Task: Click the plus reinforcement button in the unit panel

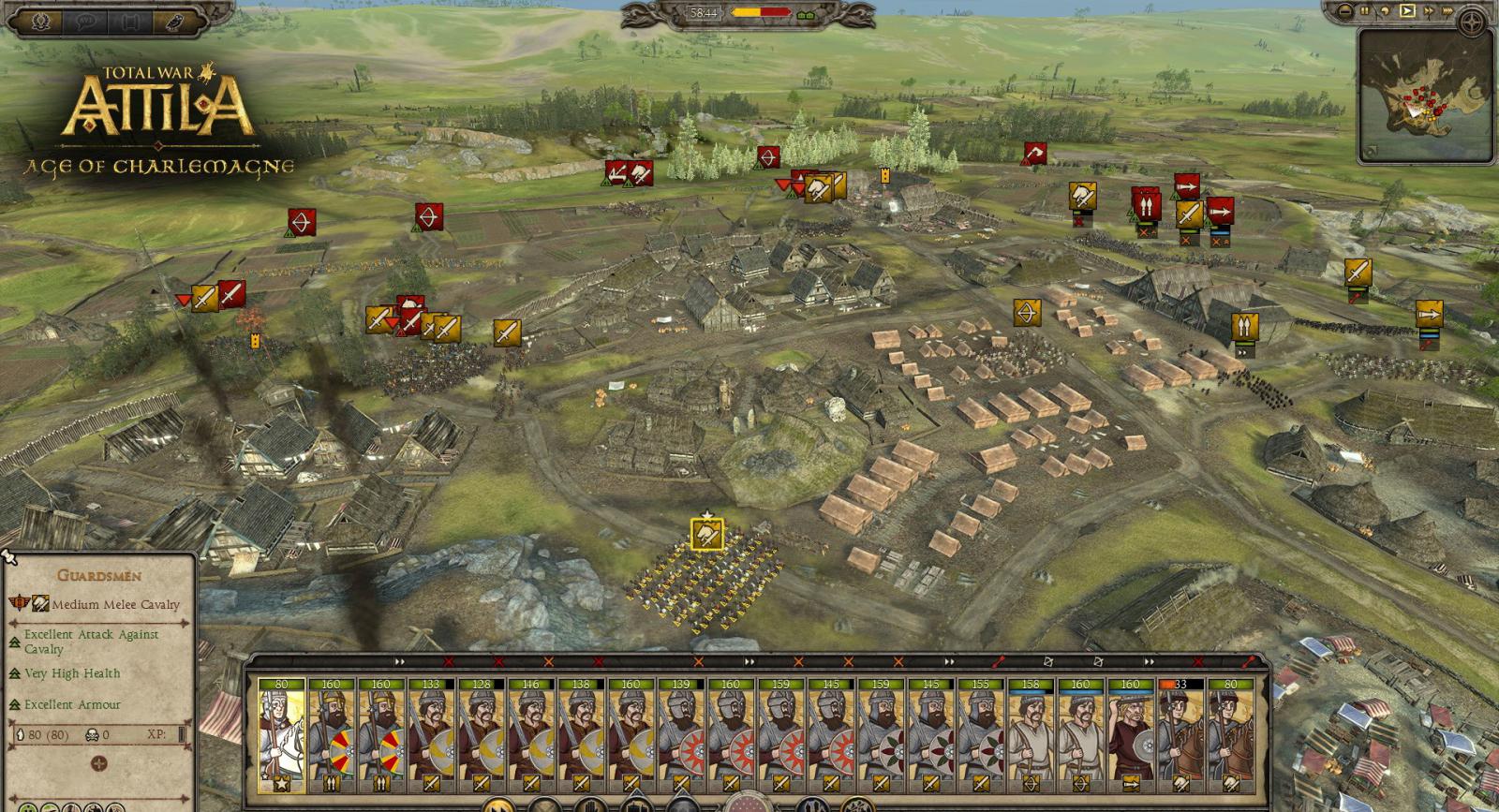Action: (x=97, y=763)
